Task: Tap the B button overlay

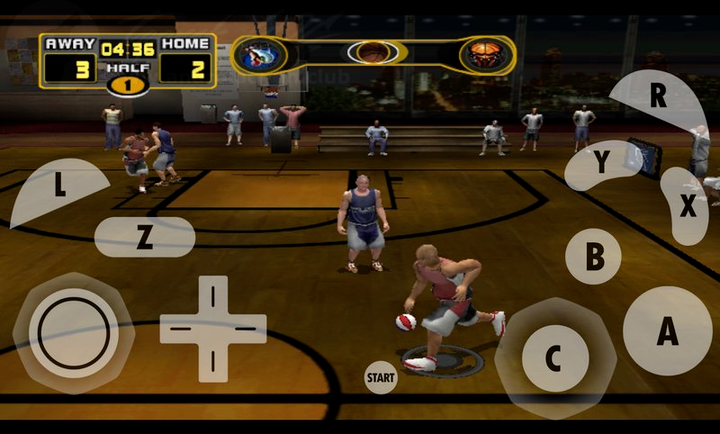Action: coord(593,256)
